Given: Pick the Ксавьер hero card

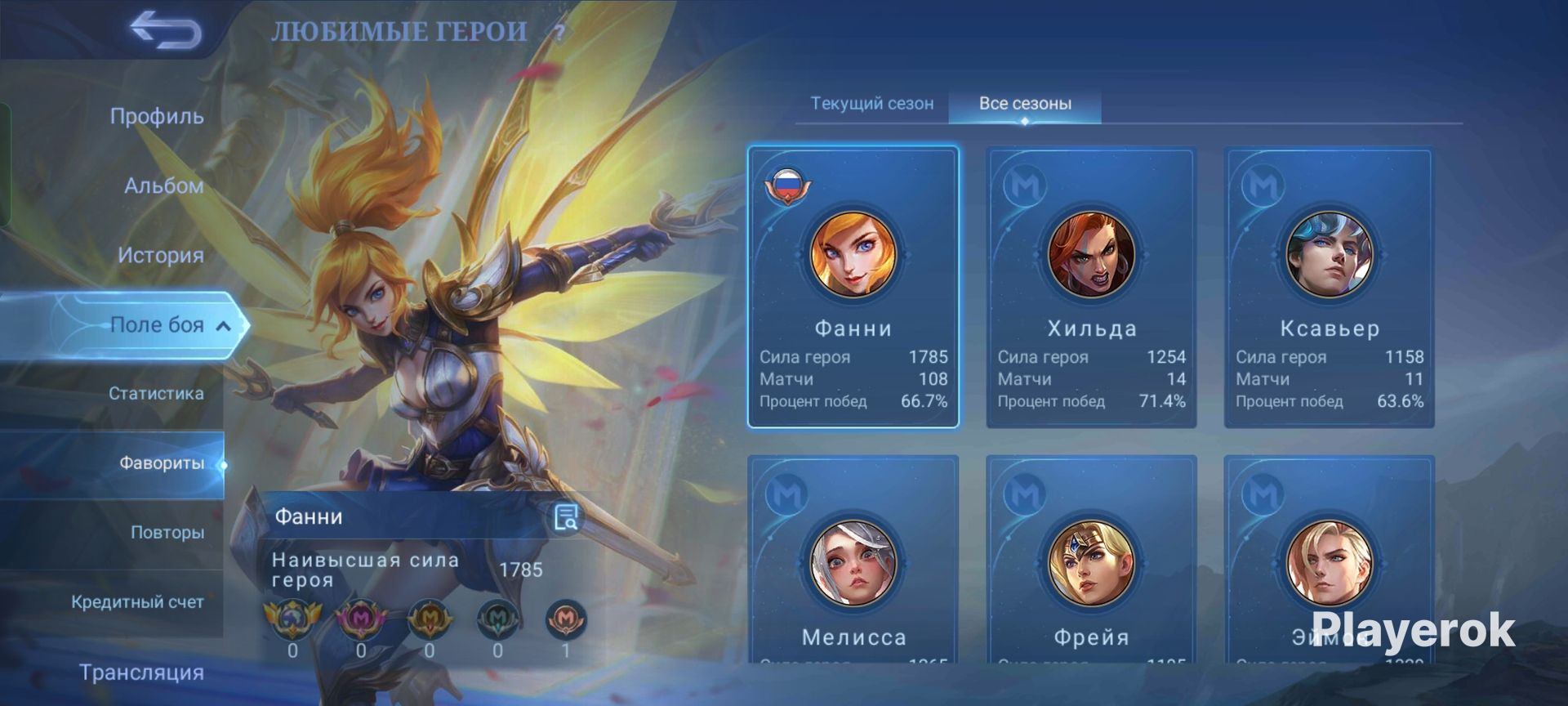Looking at the screenshot, I should [1329, 287].
